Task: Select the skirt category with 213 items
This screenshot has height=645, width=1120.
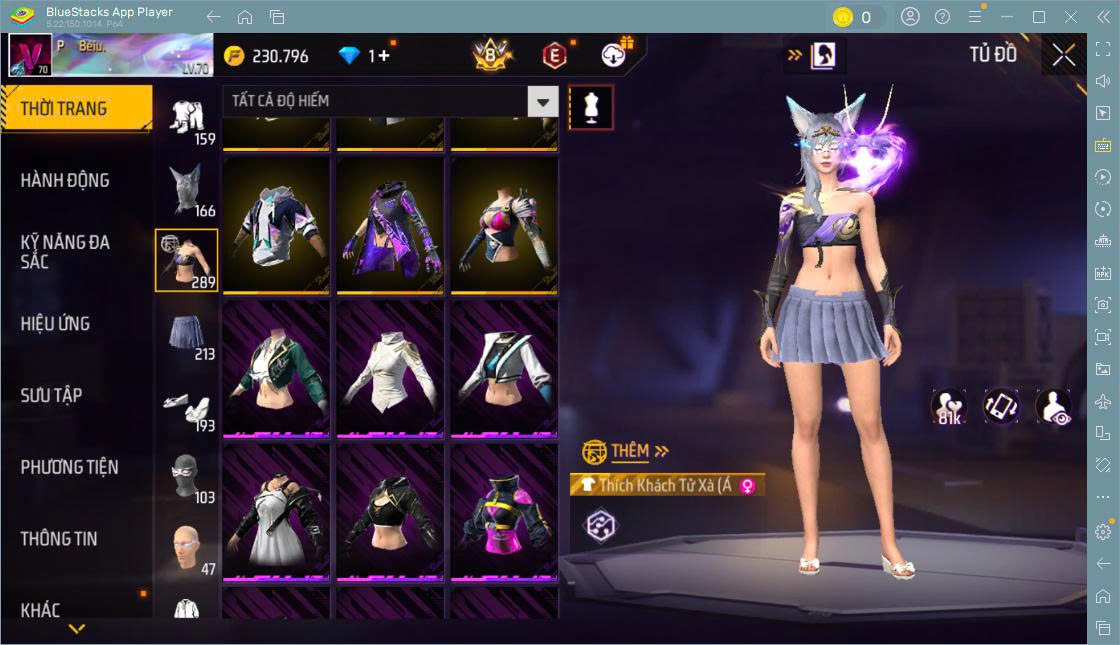Action: coord(187,333)
